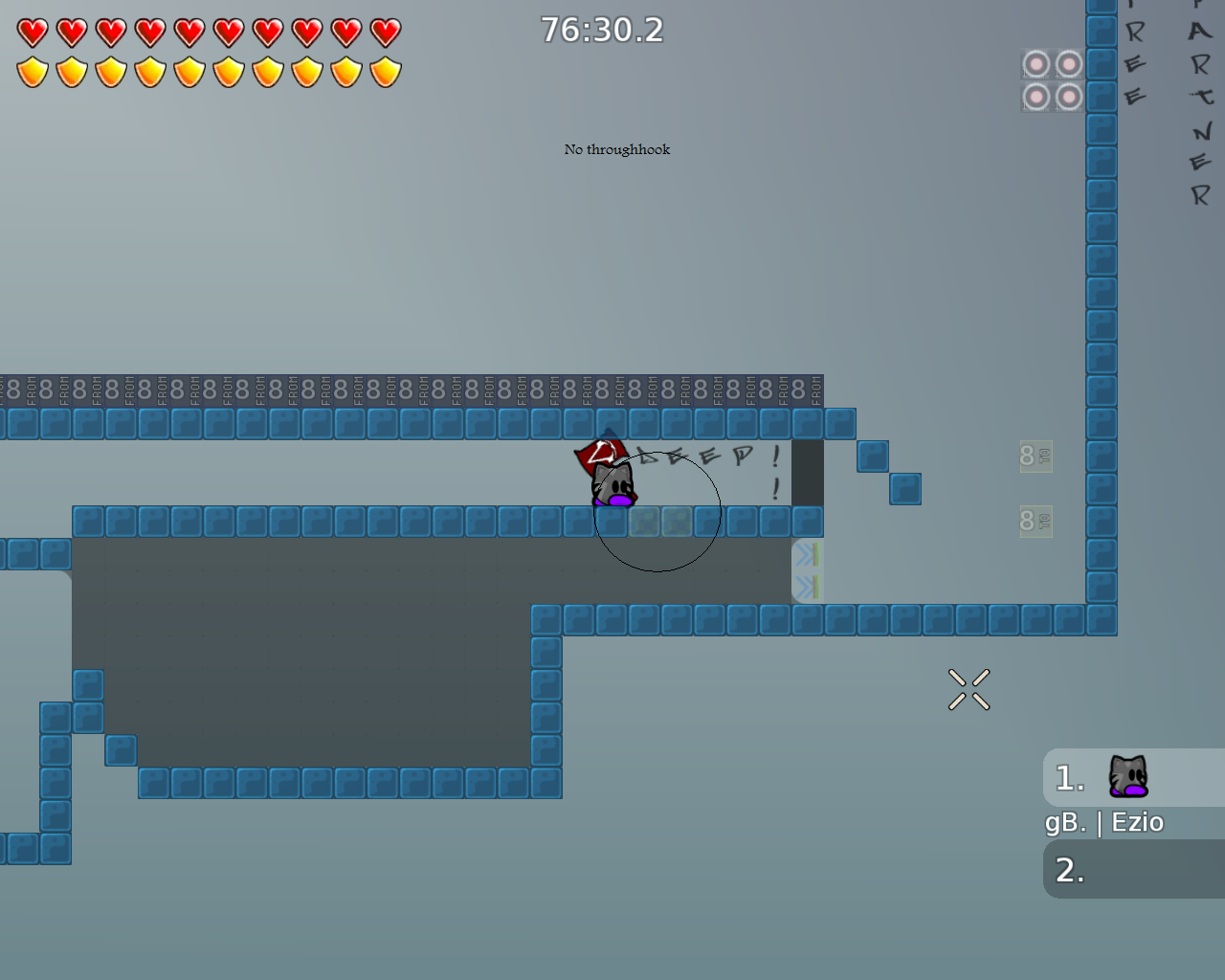Click the race timer showing 76:30.2
Image resolution: width=1225 pixels, height=980 pixels.
pos(601,30)
